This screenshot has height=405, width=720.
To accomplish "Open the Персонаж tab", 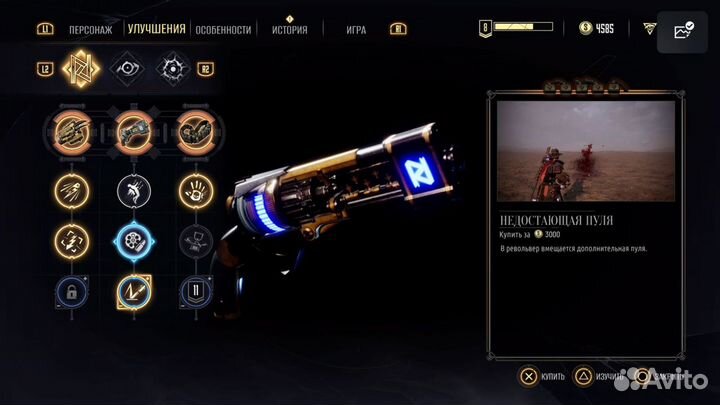I will tap(91, 30).
